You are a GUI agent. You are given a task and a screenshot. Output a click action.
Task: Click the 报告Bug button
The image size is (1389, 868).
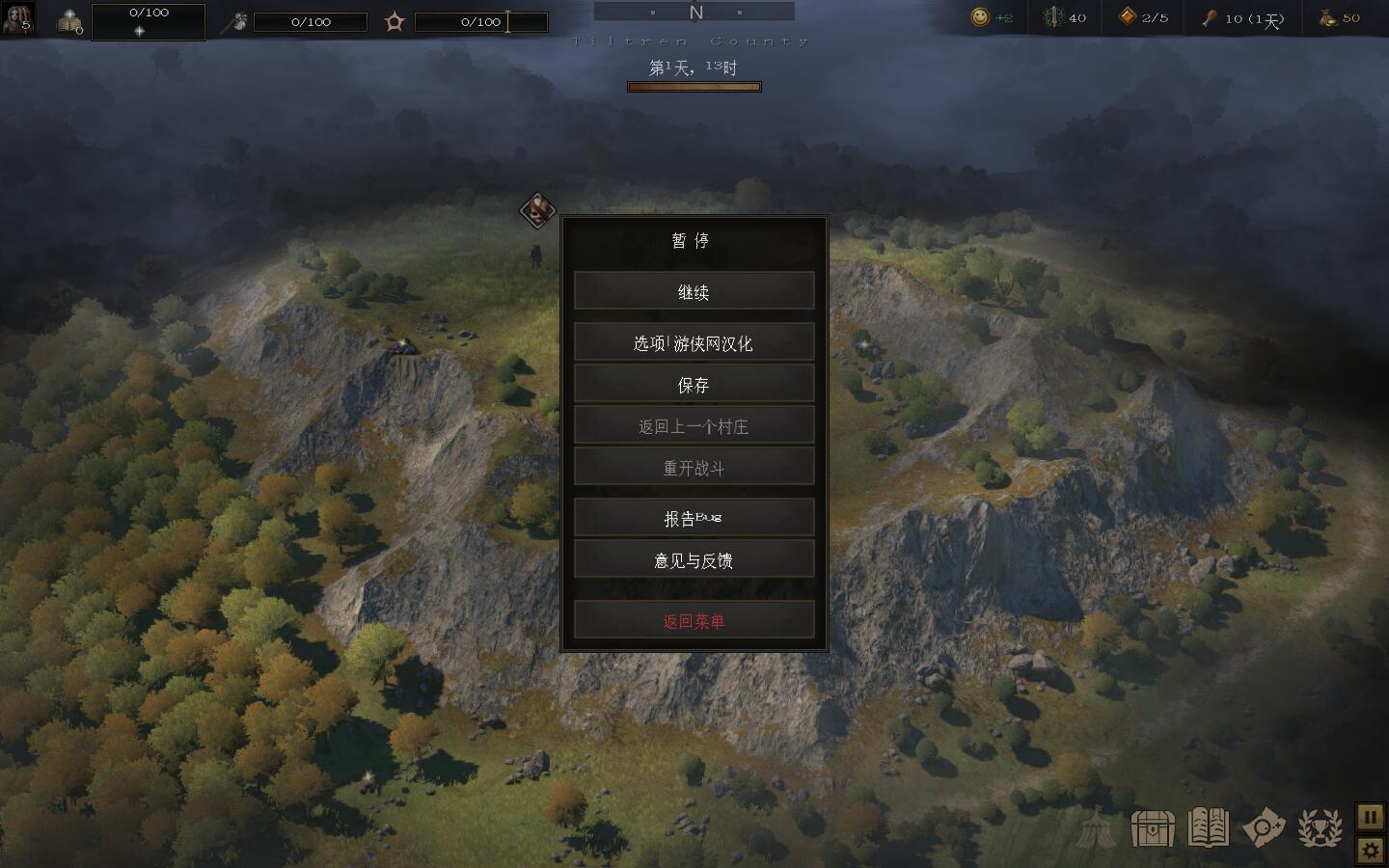694,518
